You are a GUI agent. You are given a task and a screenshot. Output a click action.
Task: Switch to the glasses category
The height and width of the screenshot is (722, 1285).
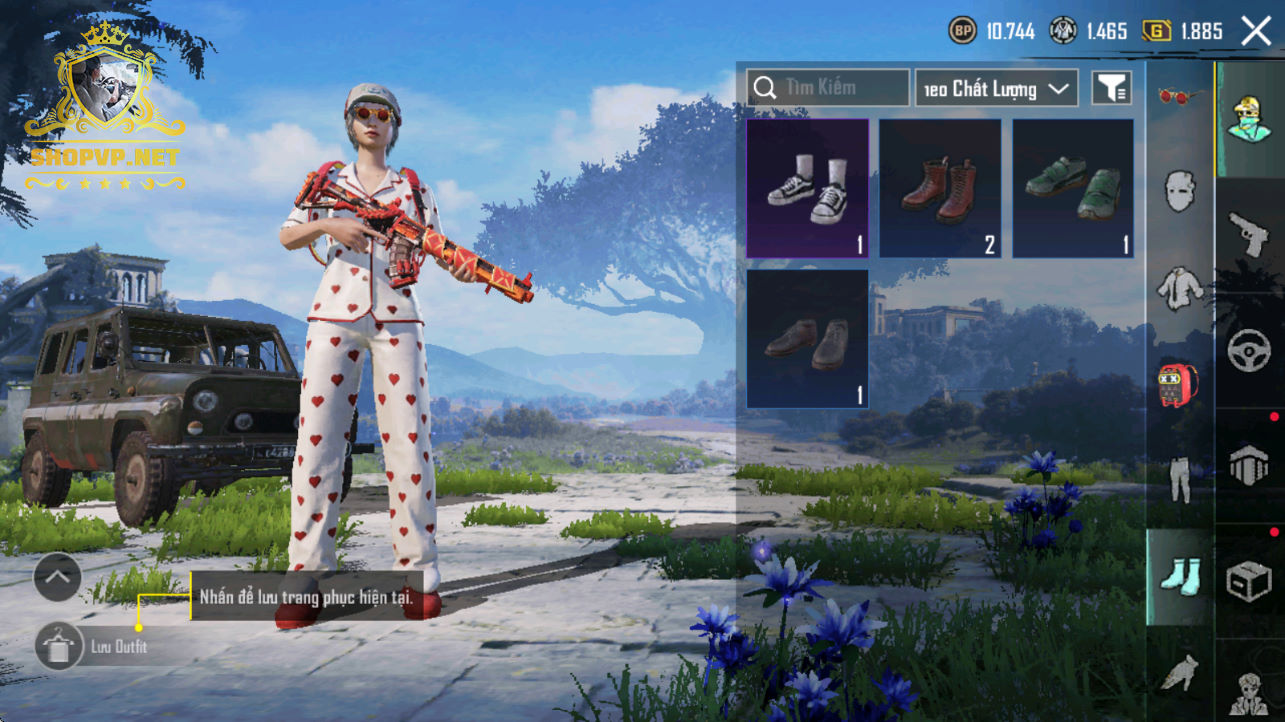coord(1180,96)
